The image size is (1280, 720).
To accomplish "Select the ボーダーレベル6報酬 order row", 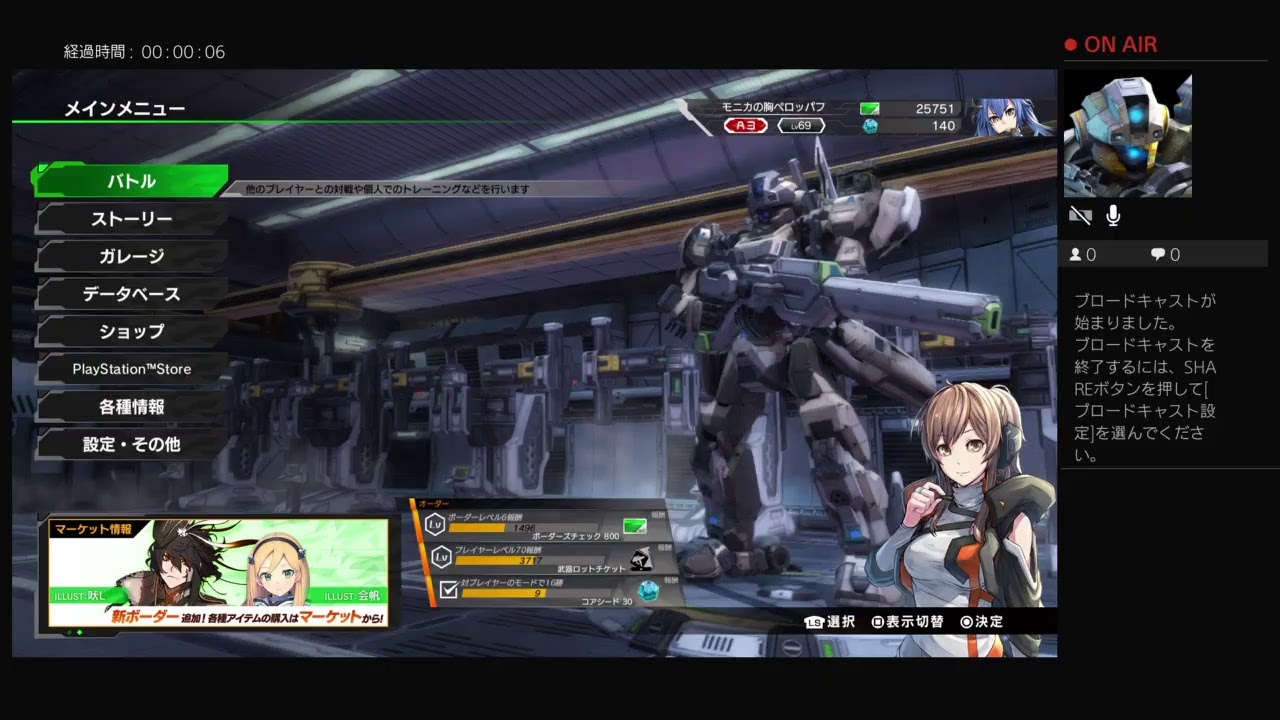I will [545, 525].
